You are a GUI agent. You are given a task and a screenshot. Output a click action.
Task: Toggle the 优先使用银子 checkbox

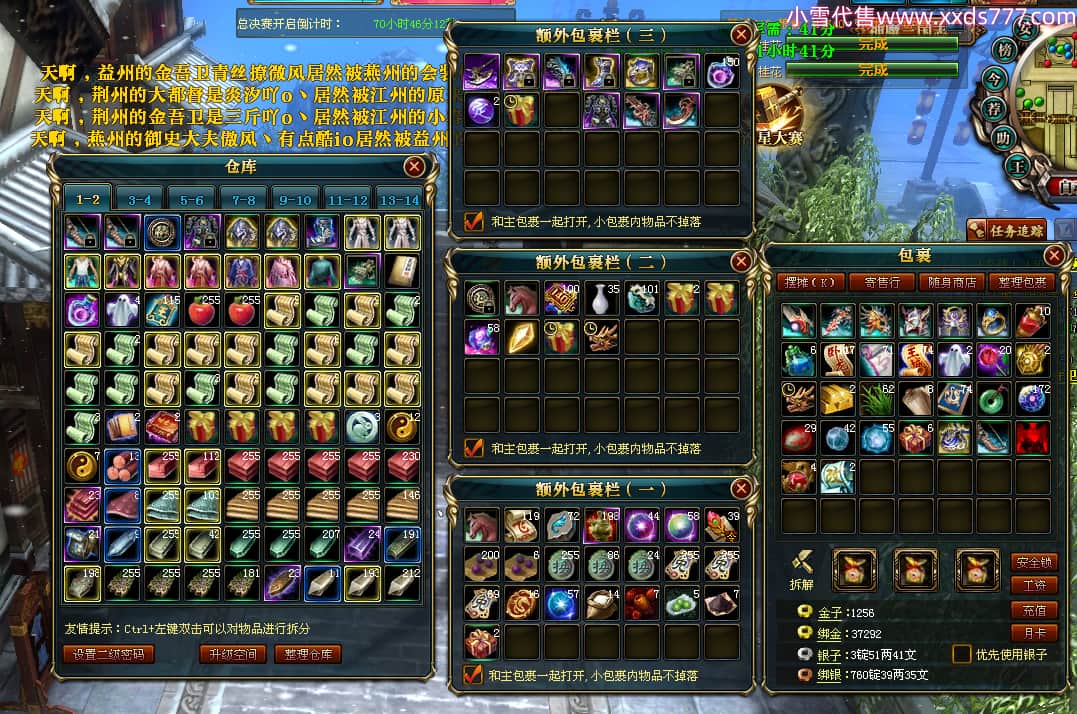click(961, 654)
